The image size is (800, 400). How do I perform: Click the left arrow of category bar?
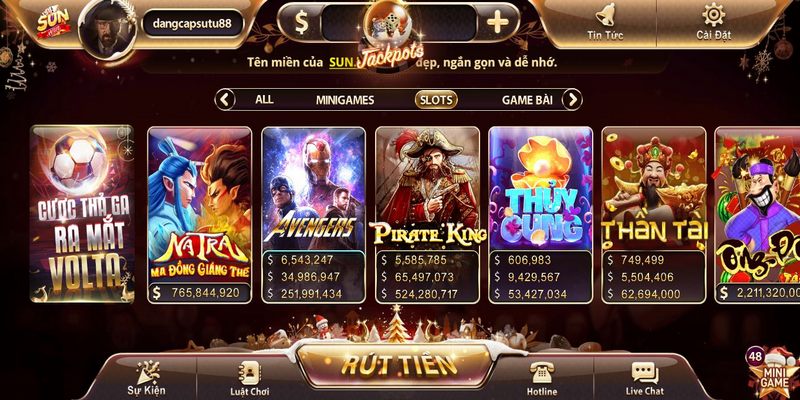coord(226,99)
